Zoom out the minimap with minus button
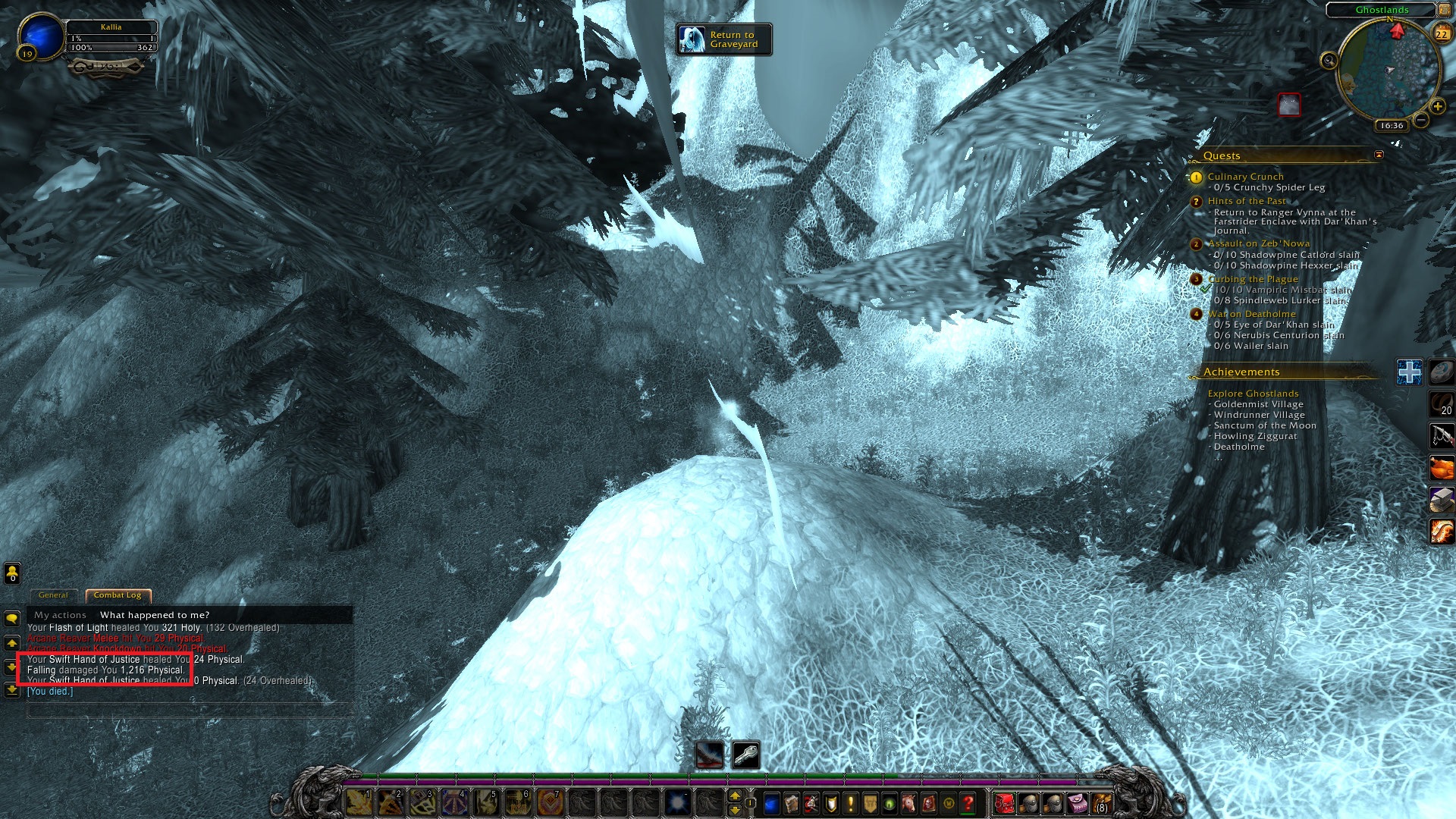 click(x=1421, y=120)
